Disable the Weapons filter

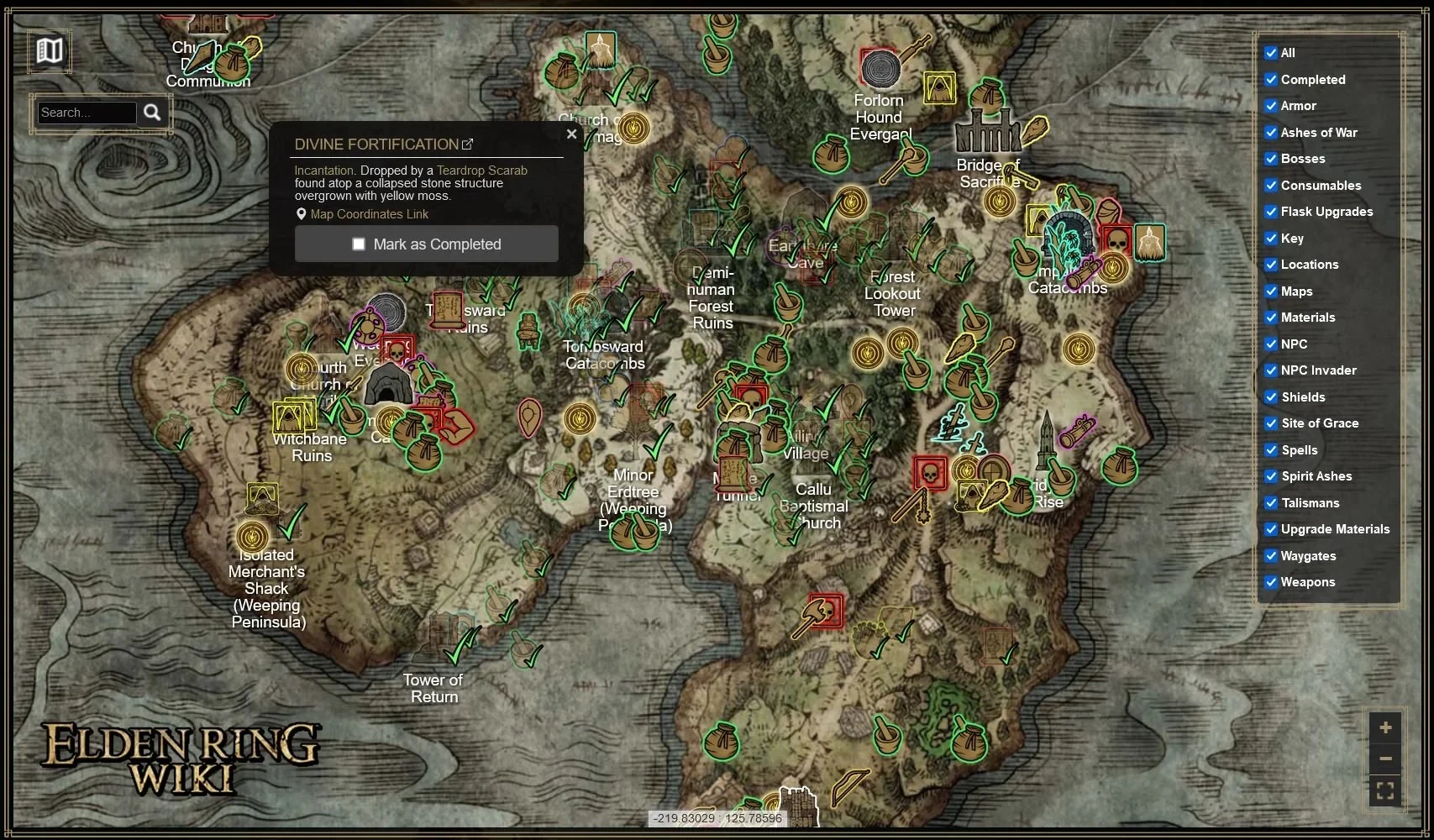[1271, 582]
